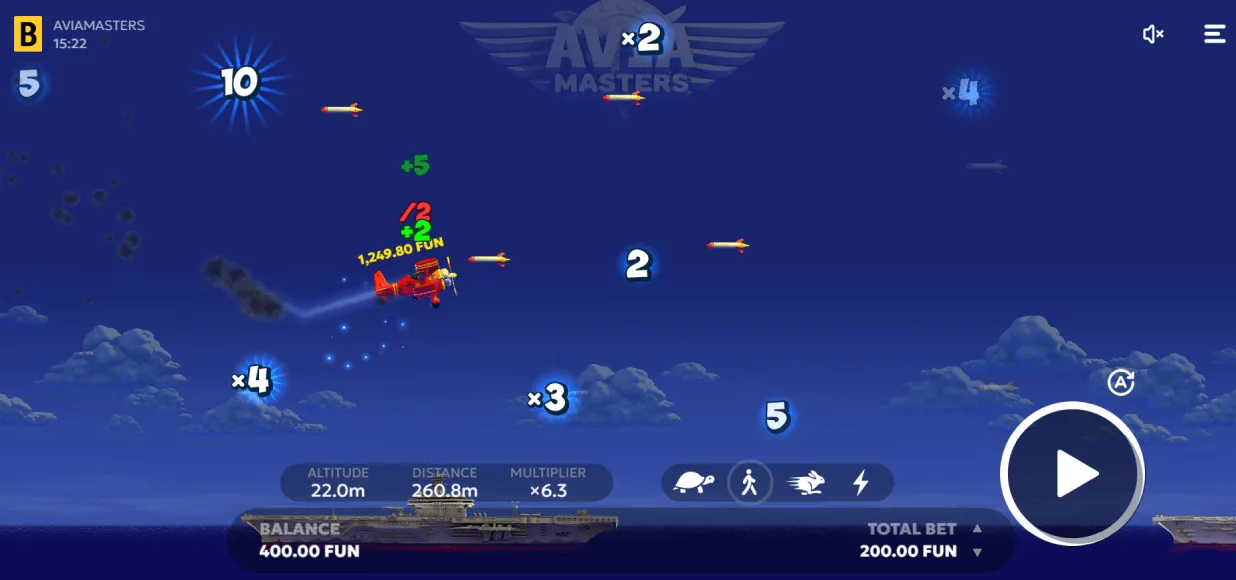The image size is (1236, 580).
Task: Click the yellow B logo
Action: (28, 35)
